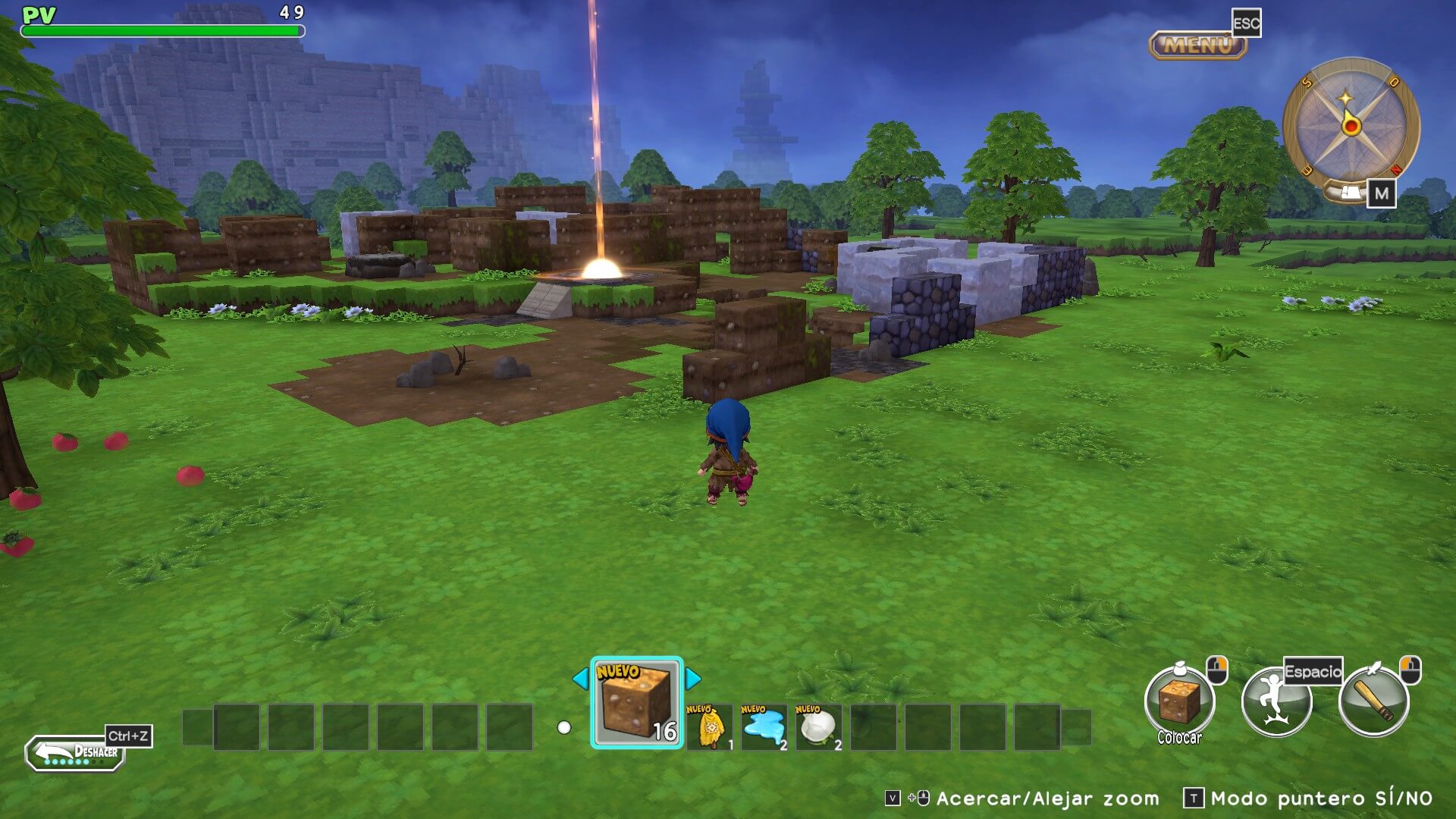Toggle Modo puntero SÍ/NO
1456x819 pixels.
coord(1319,800)
